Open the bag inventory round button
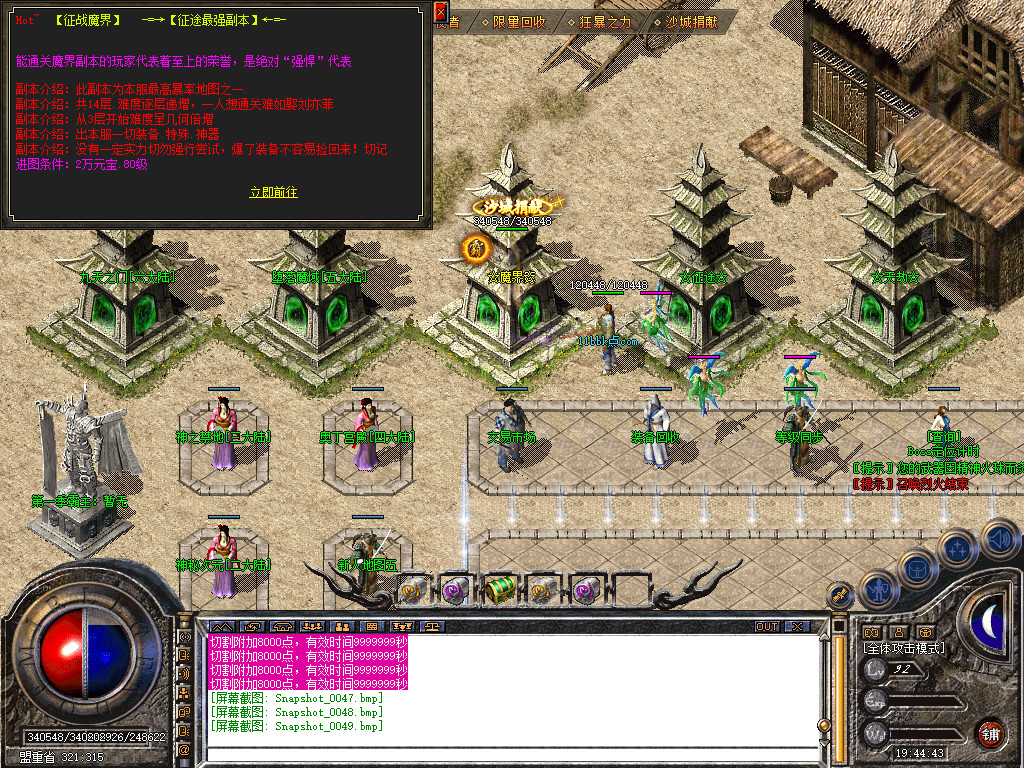Viewport: 1024px width, 768px height. pyautogui.click(x=919, y=567)
